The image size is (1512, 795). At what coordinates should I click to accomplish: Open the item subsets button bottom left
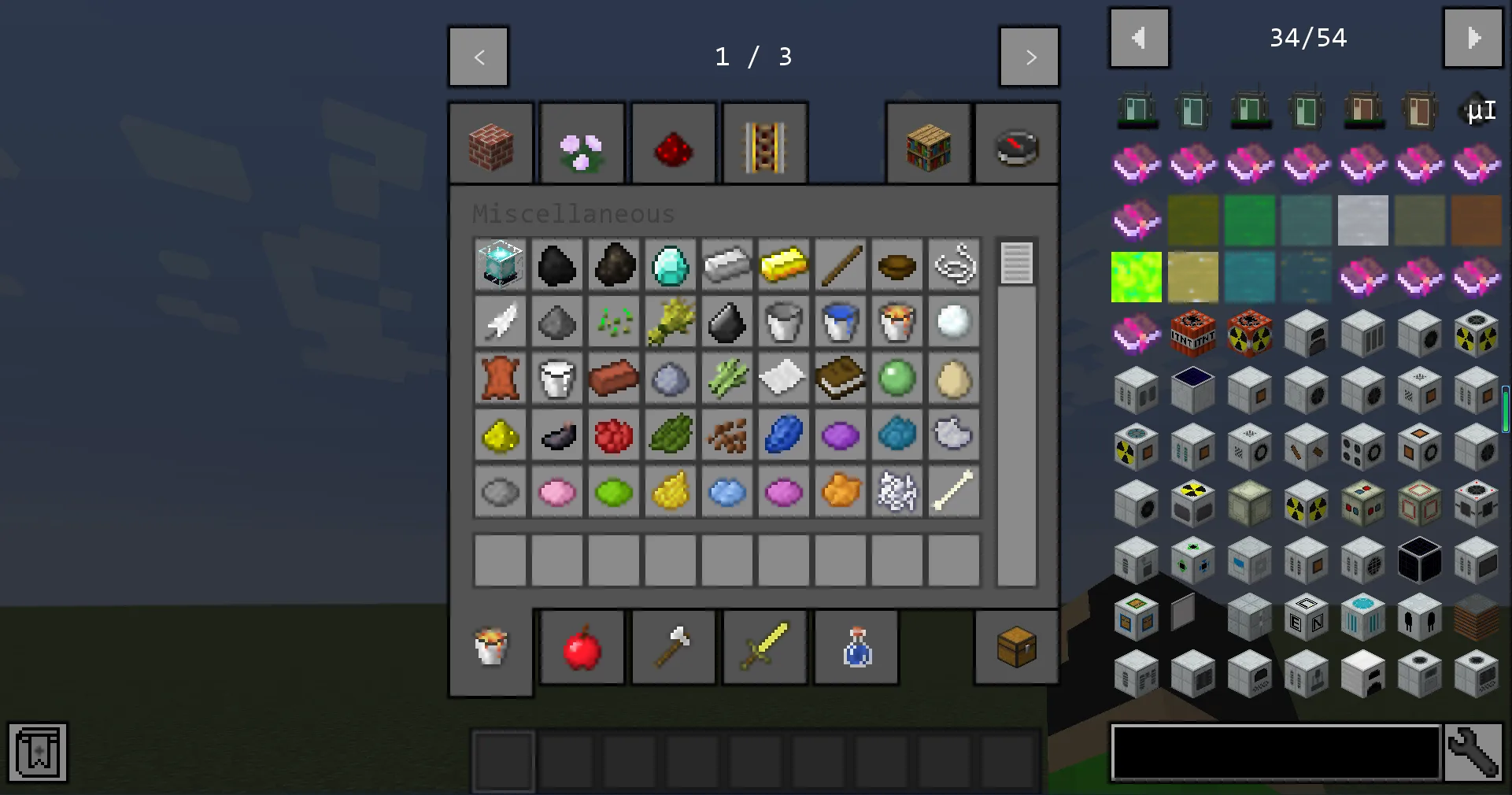37,752
